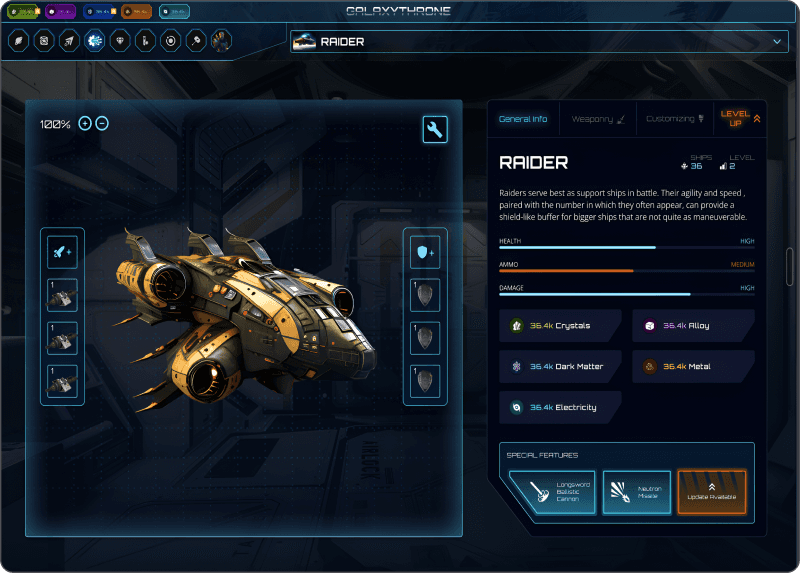800x573 pixels.
Task: Open the wrench repair tool button
Action: [x=435, y=129]
